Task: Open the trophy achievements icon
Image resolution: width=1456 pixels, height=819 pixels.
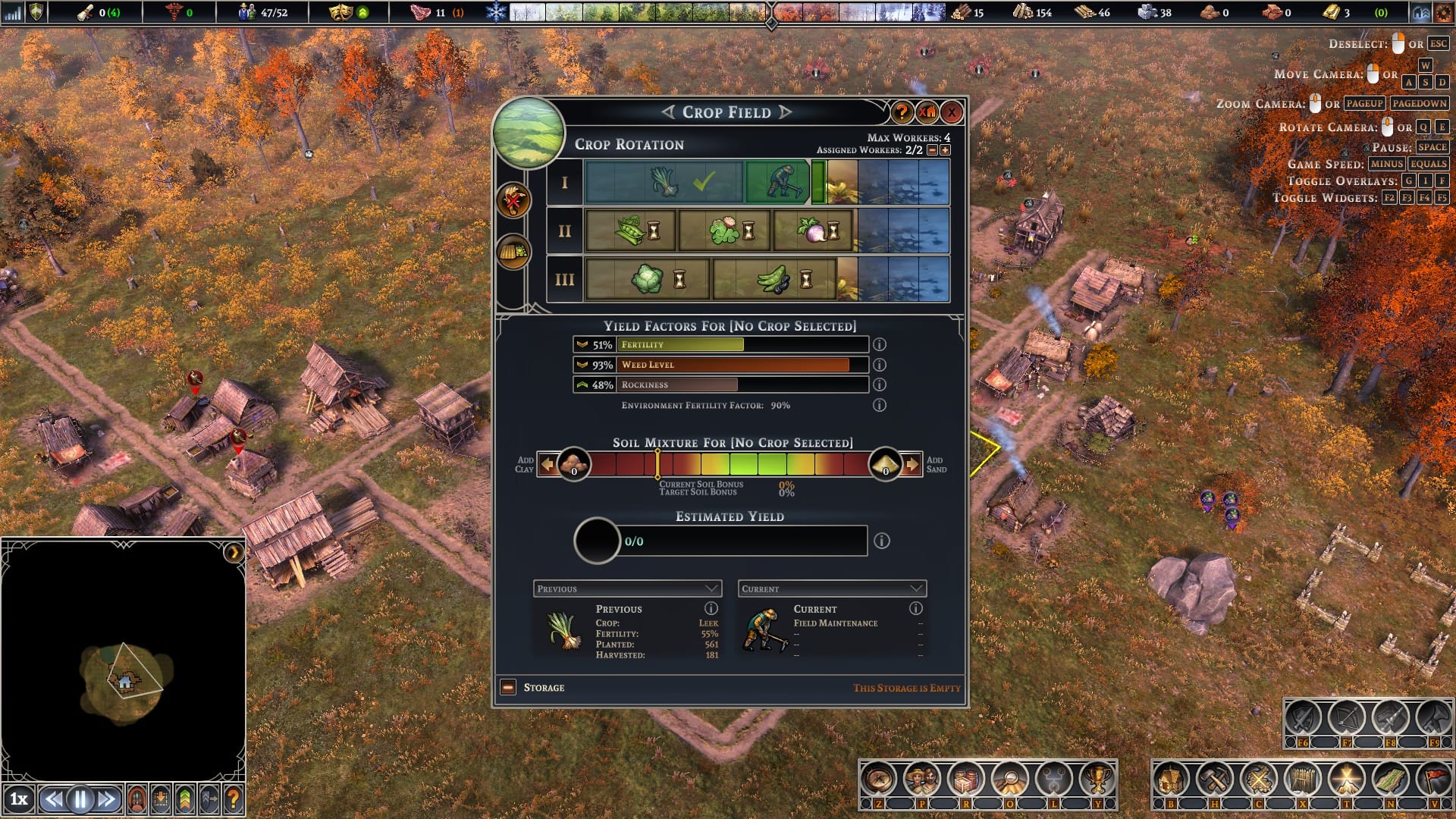Action: pyautogui.click(x=1097, y=779)
